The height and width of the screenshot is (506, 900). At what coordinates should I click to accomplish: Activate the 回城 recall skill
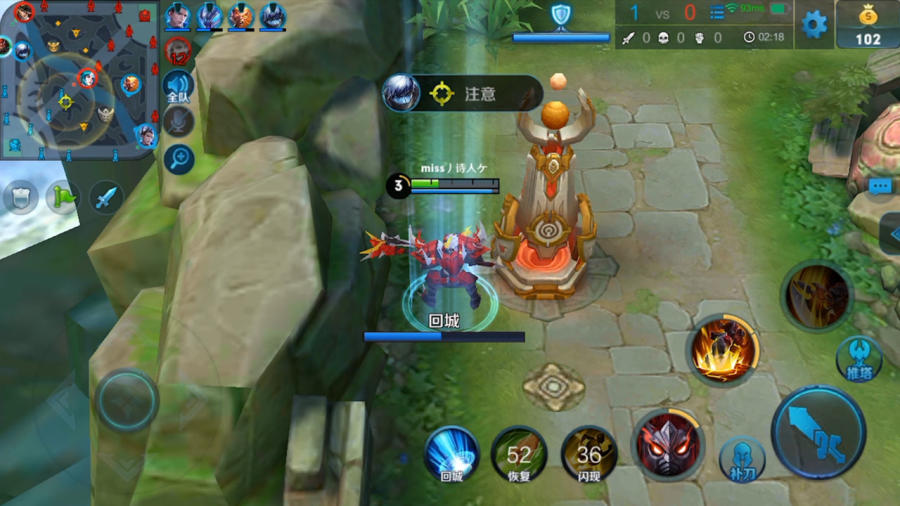(x=451, y=453)
